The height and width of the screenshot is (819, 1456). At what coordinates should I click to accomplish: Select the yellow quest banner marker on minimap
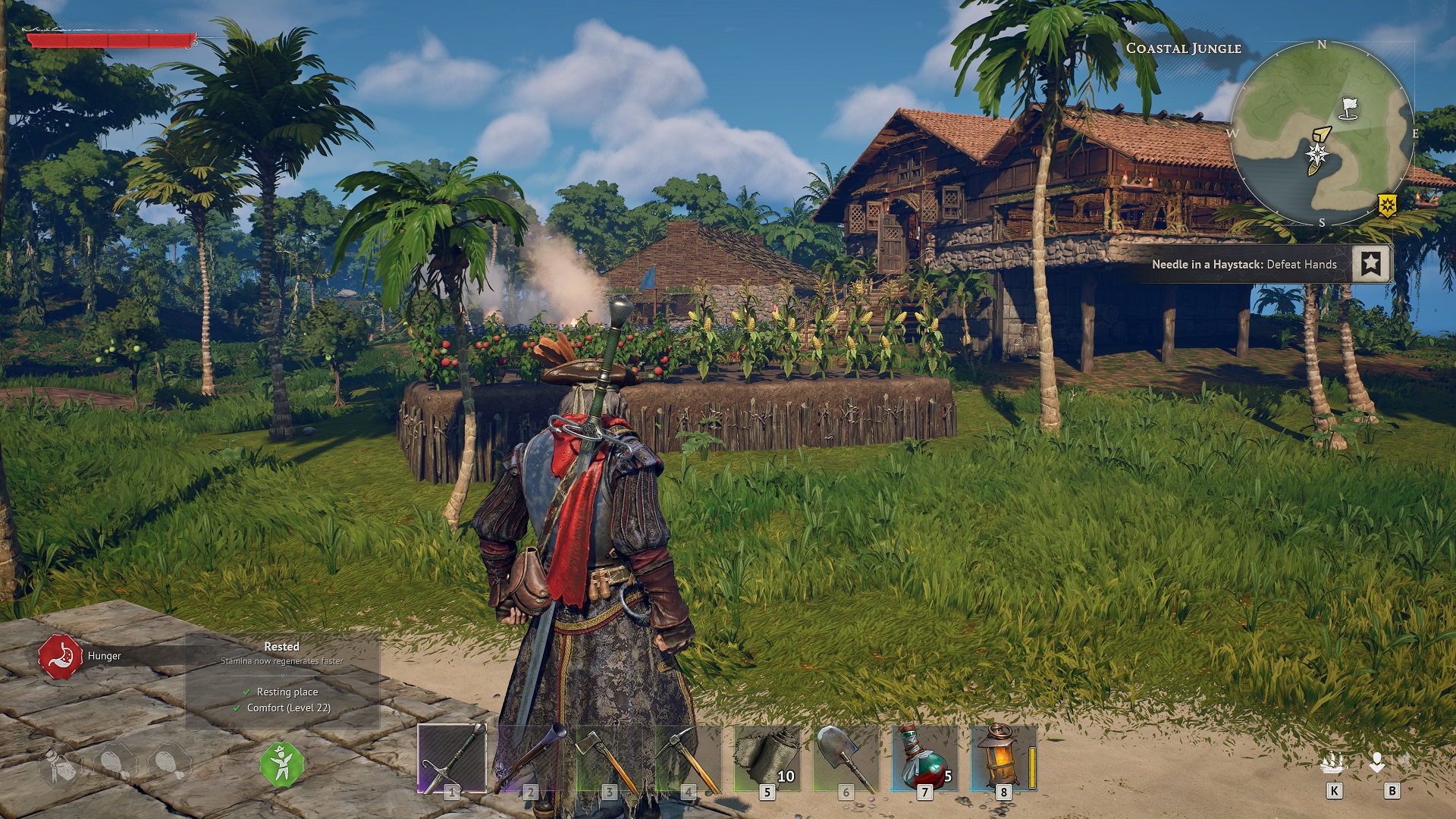pos(1387,205)
